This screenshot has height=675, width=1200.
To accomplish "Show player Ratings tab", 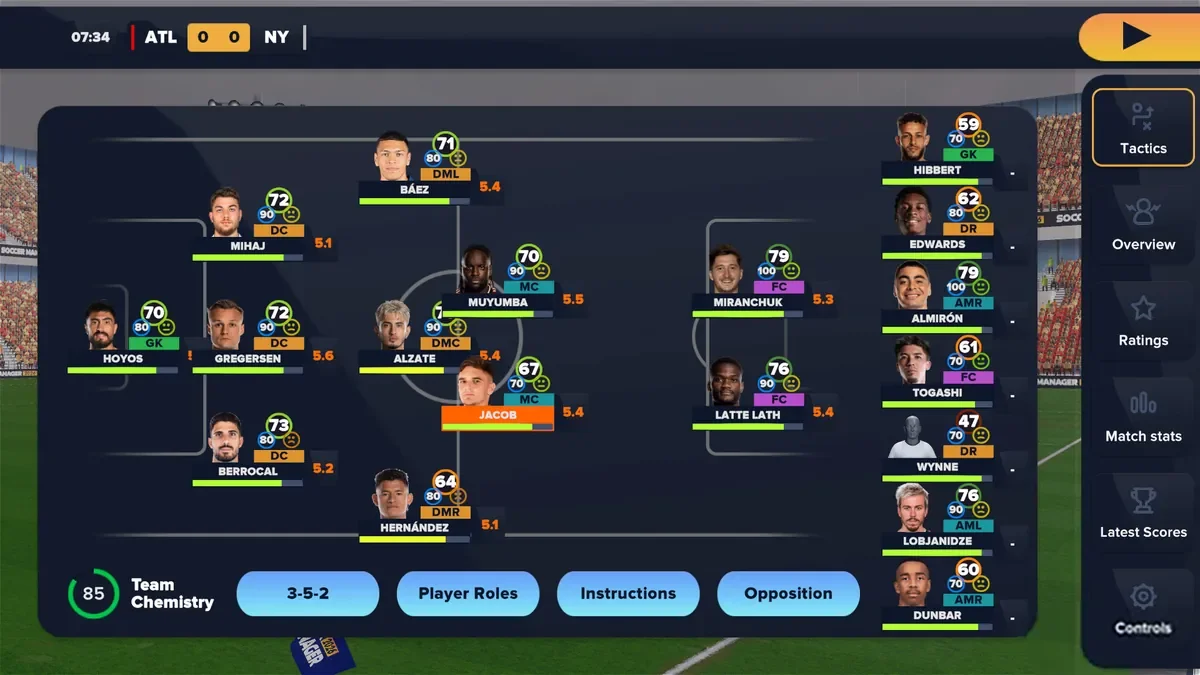I will (1143, 320).
